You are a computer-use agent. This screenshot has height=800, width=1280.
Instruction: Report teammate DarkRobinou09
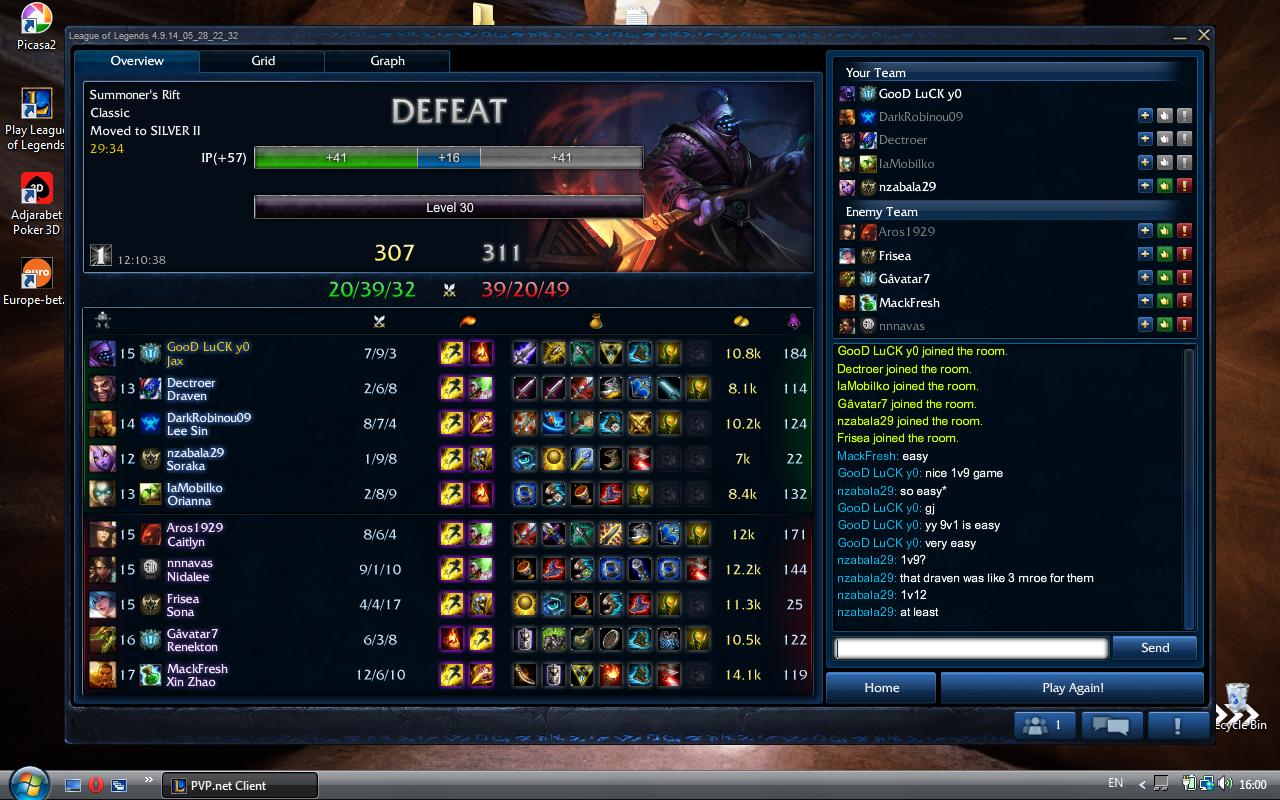(1184, 116)
